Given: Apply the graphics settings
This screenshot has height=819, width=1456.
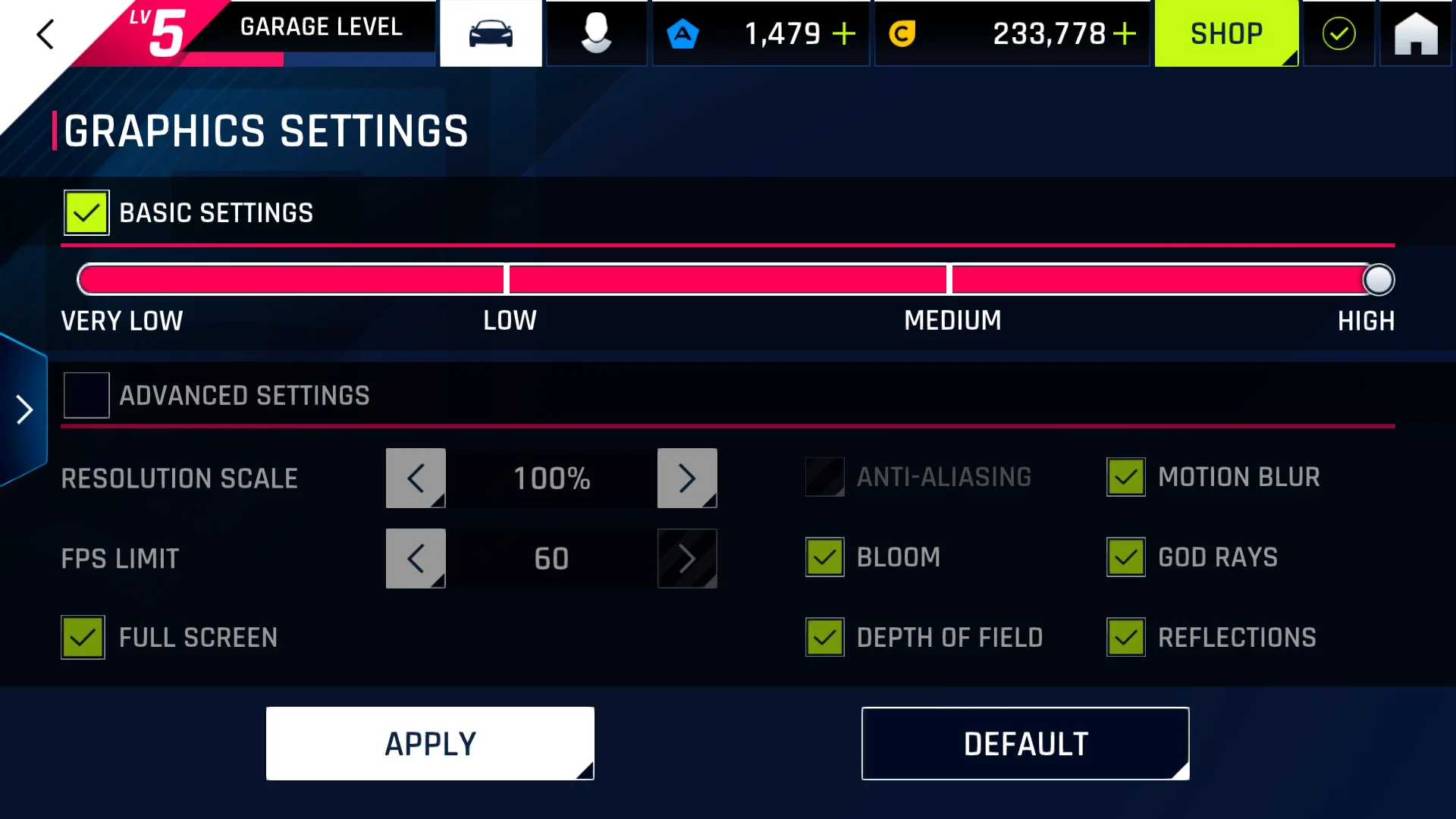Looking at the screenshot, I should click(430, 744).
